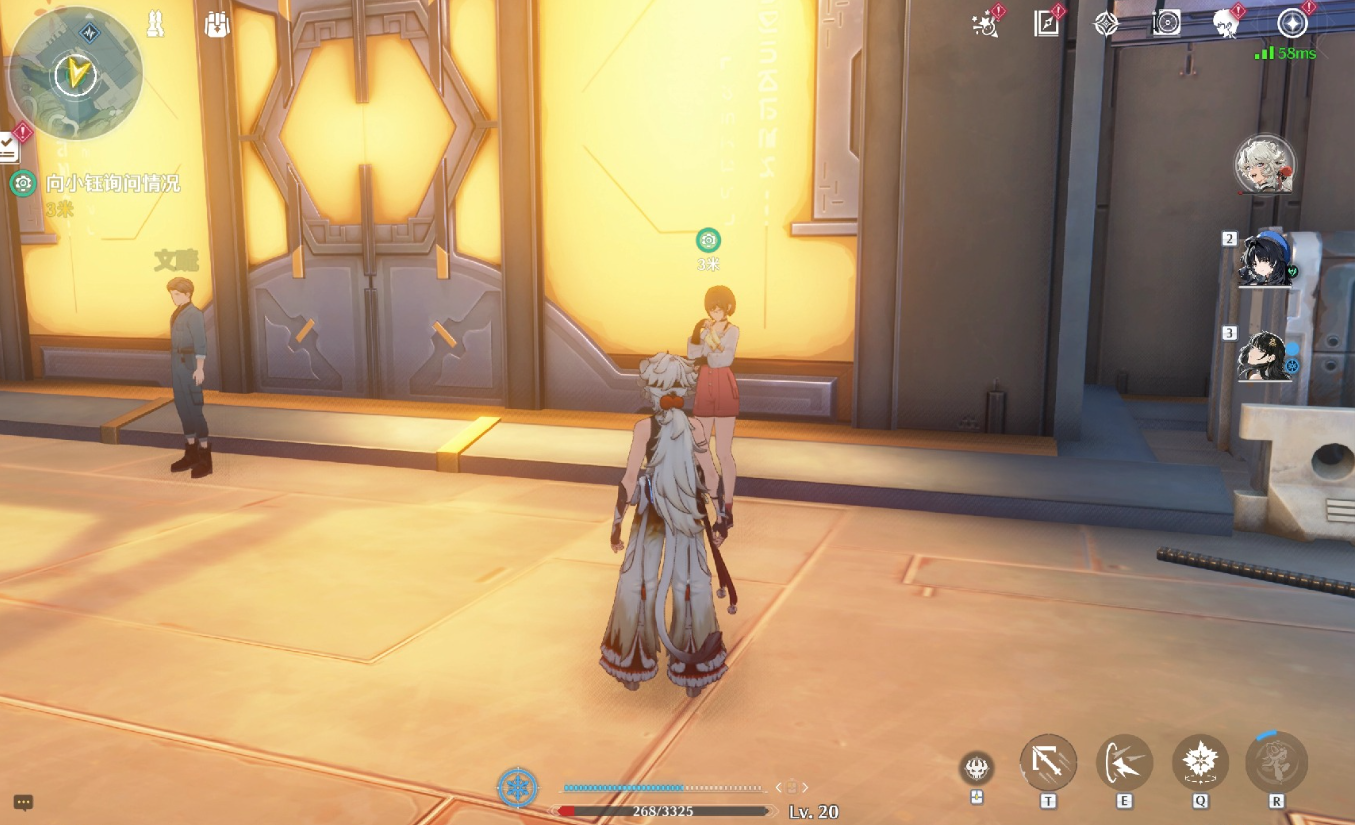The image size is (1355, 825).
Task: Open the events icon with stars
Action: 986,24
